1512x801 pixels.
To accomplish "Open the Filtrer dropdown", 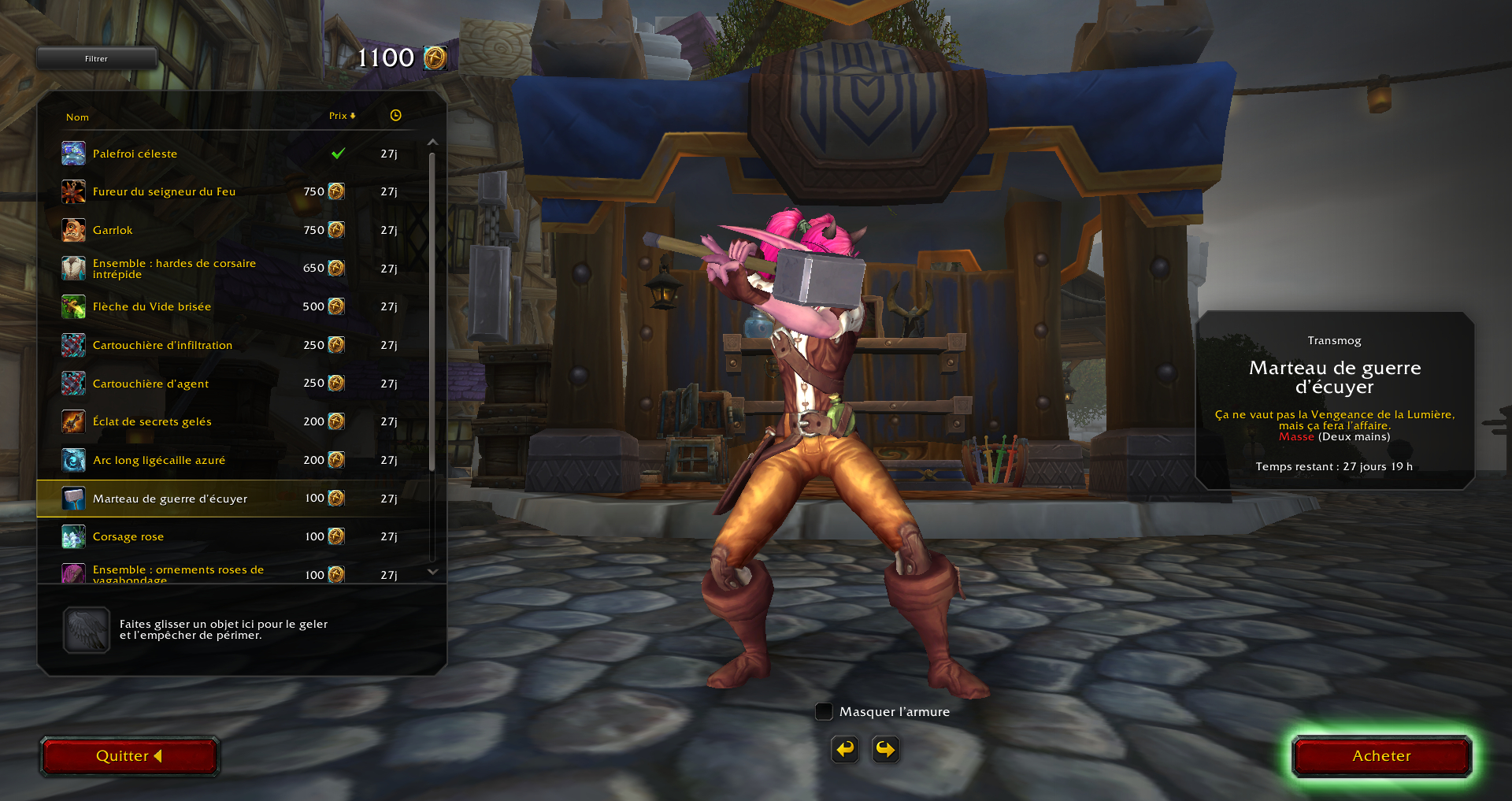I will [x=96, y=58].
